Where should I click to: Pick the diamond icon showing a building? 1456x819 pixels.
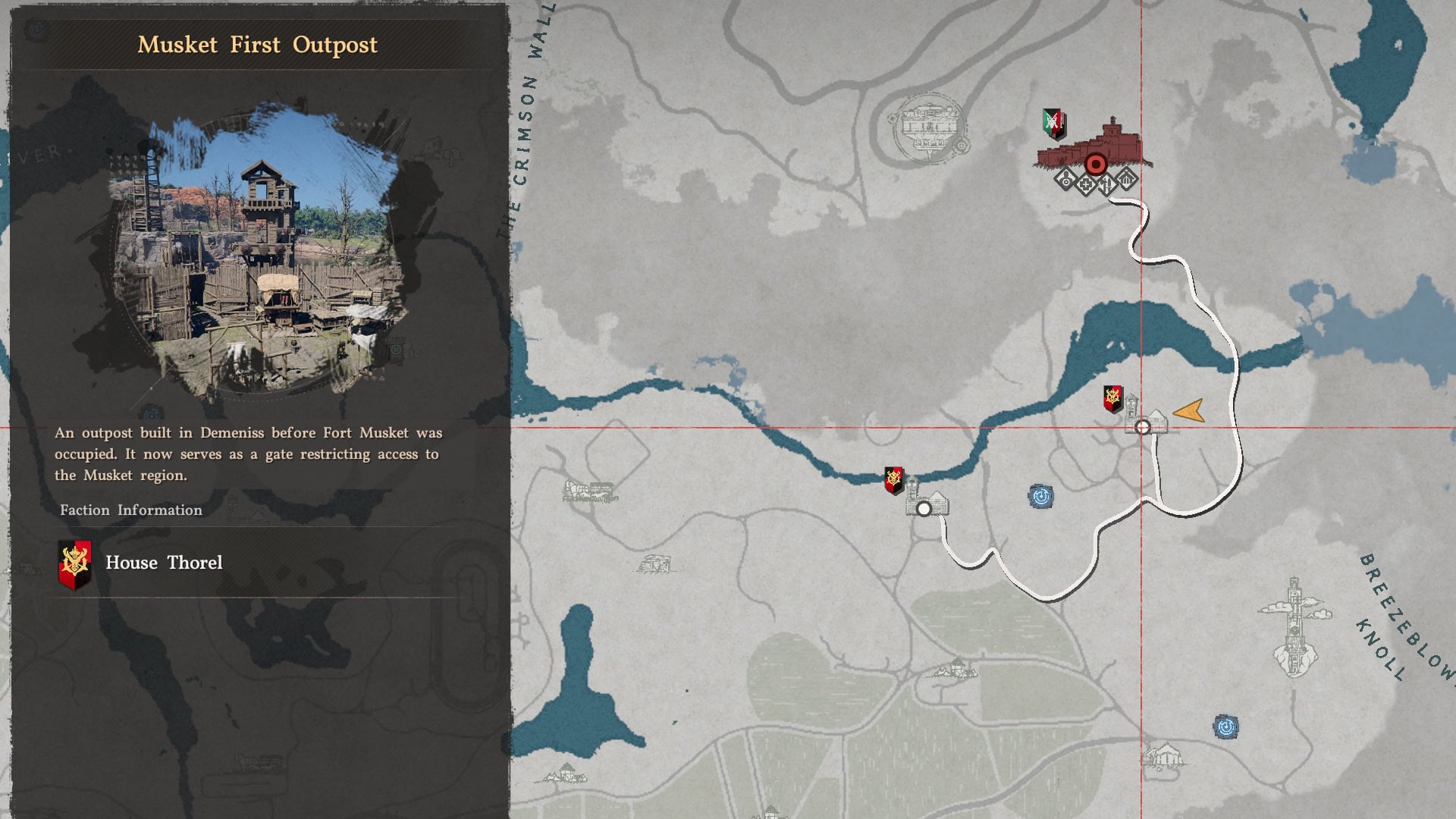[1128, 180]
